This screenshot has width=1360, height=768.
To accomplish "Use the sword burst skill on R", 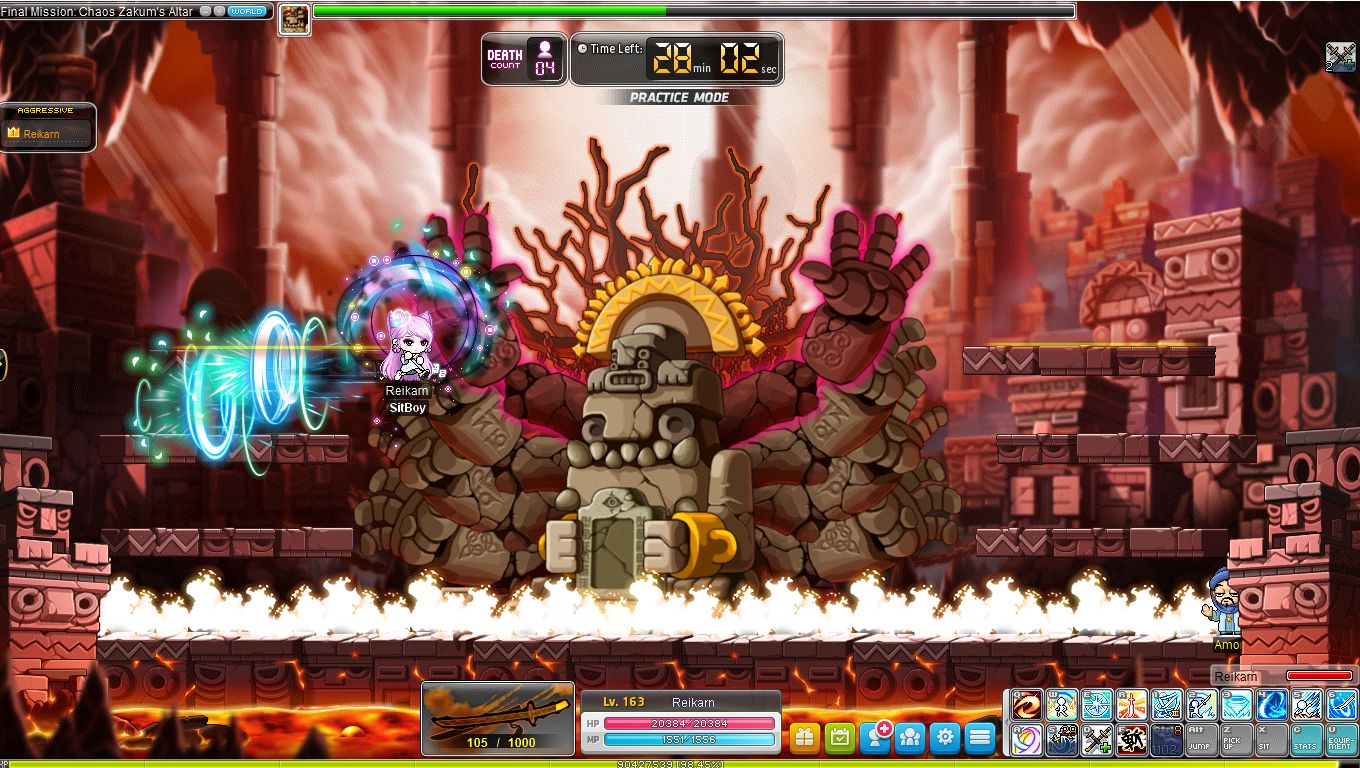I will (1131, 705).
